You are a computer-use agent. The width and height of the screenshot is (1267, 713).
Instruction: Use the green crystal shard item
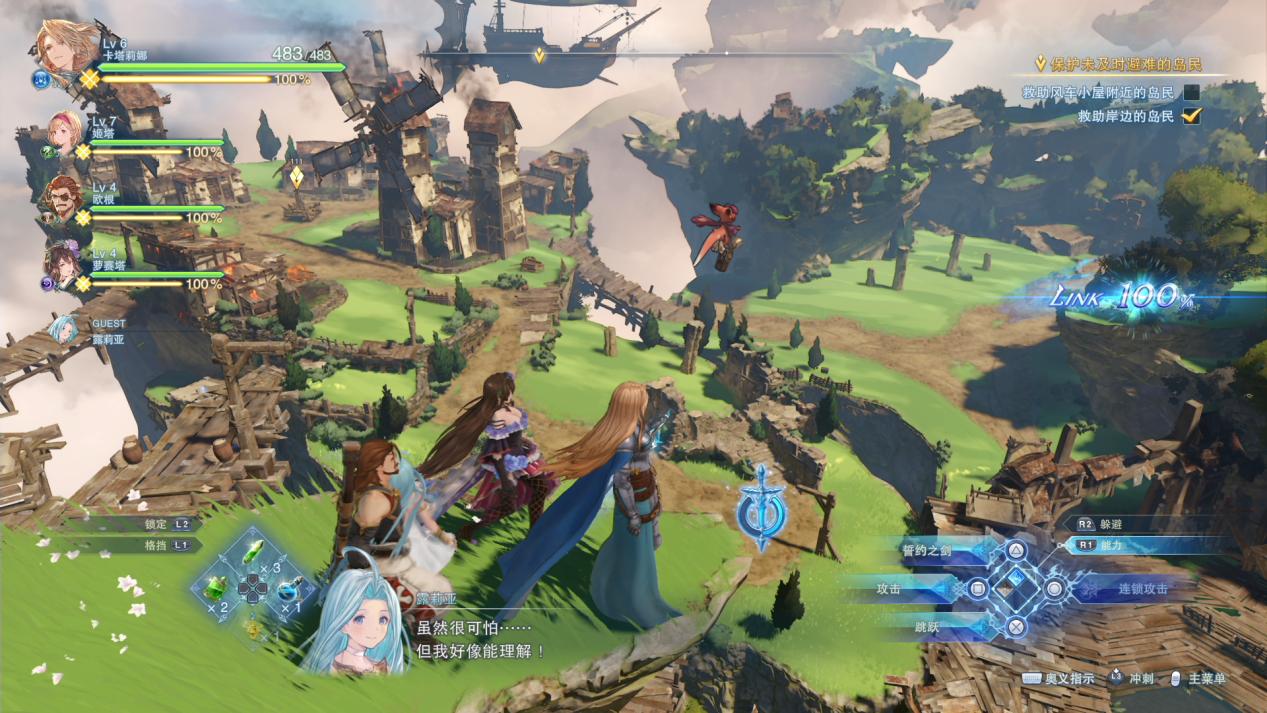pos(255,552)
